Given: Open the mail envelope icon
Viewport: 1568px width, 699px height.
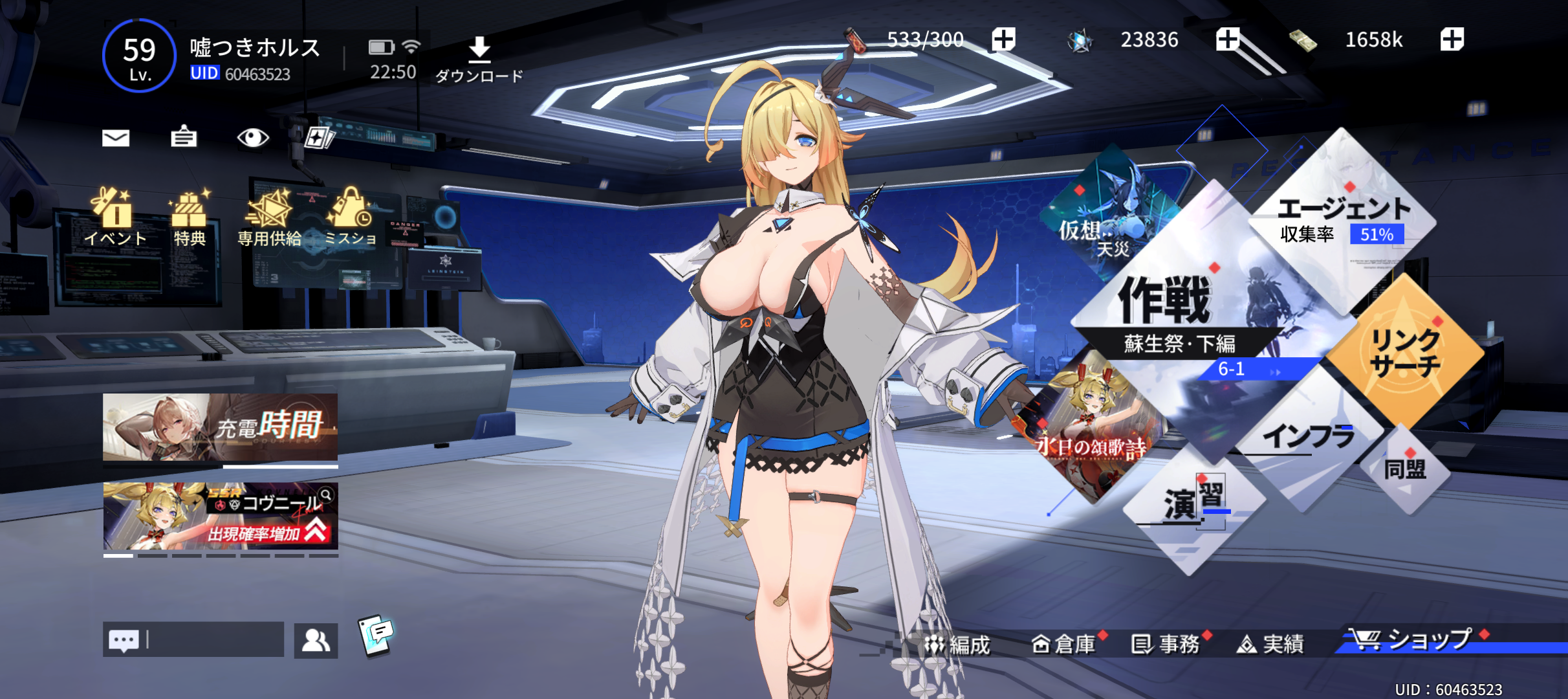Looking at the screenshot, I should click(116, 138).
